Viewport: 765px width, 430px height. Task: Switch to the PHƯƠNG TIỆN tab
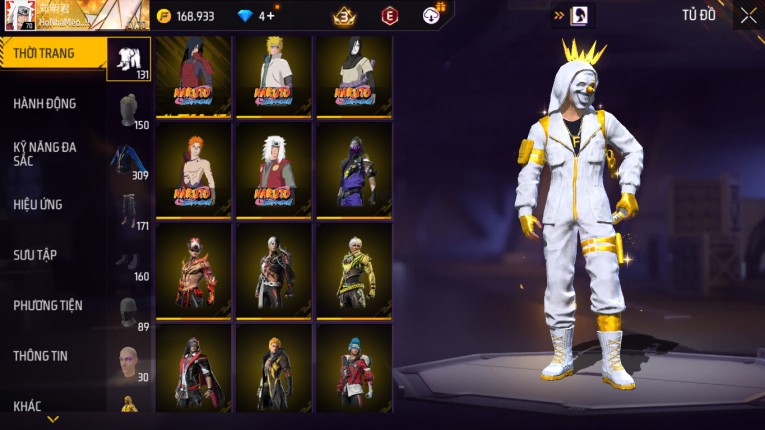[48, 305]
